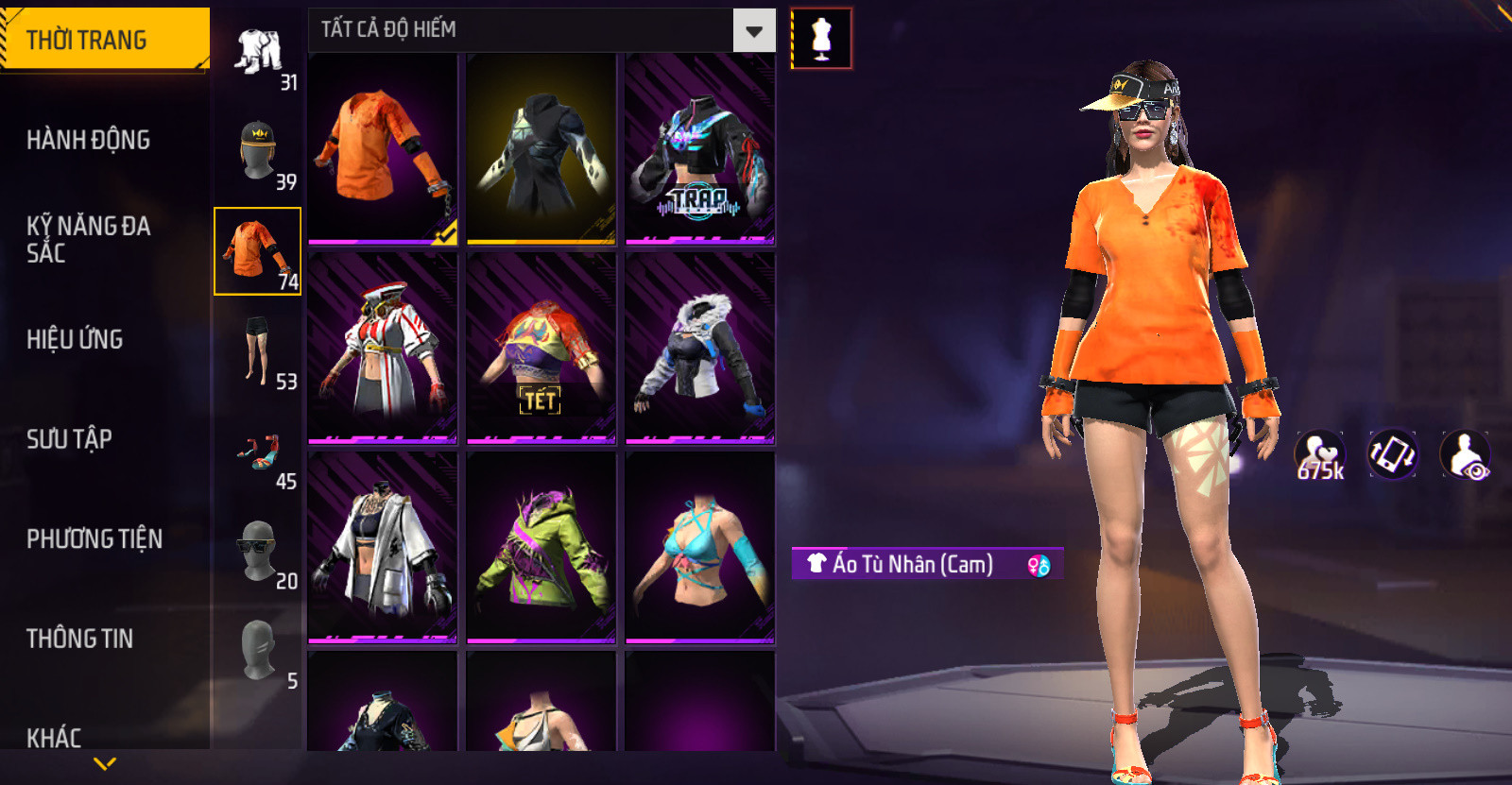1512x785 pixels.
Task: Equip the green hoodie jacket thumbnail
Action: [x=541, y=547]
